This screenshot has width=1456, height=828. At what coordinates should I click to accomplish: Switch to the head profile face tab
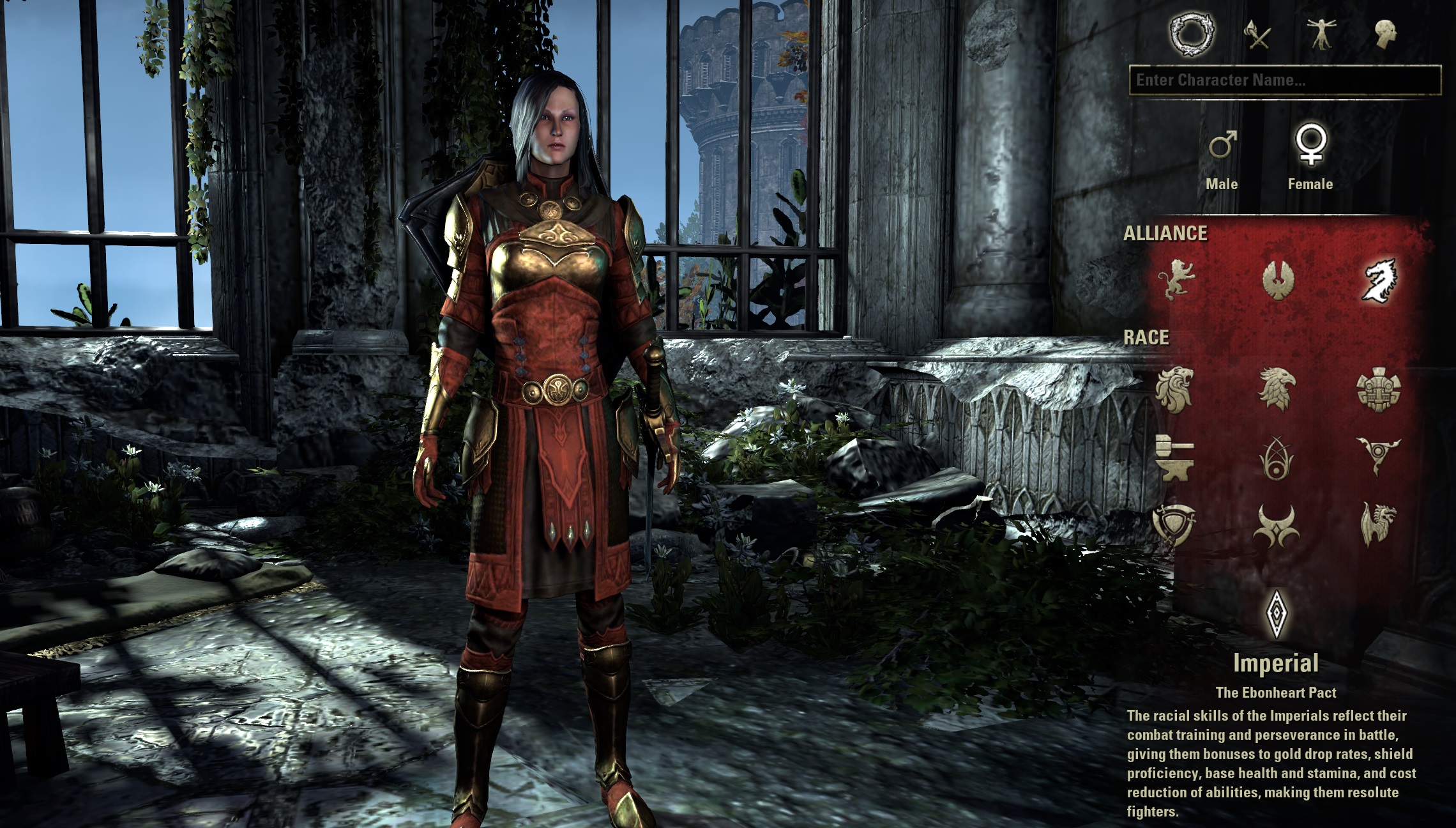[1385, 33]
